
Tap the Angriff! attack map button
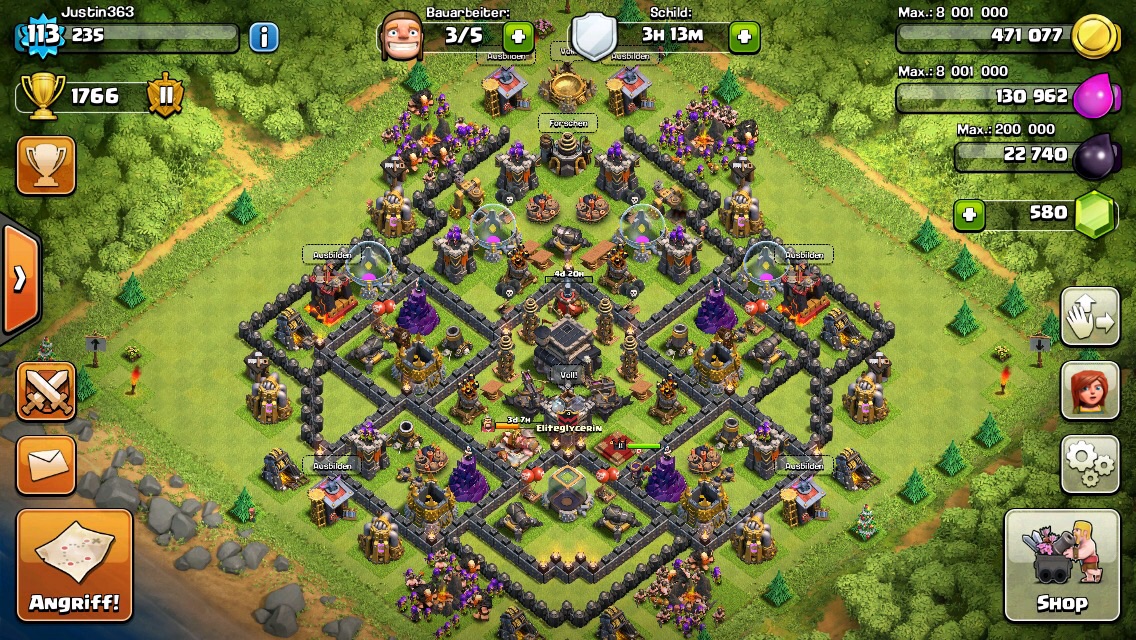pos(74,564)
